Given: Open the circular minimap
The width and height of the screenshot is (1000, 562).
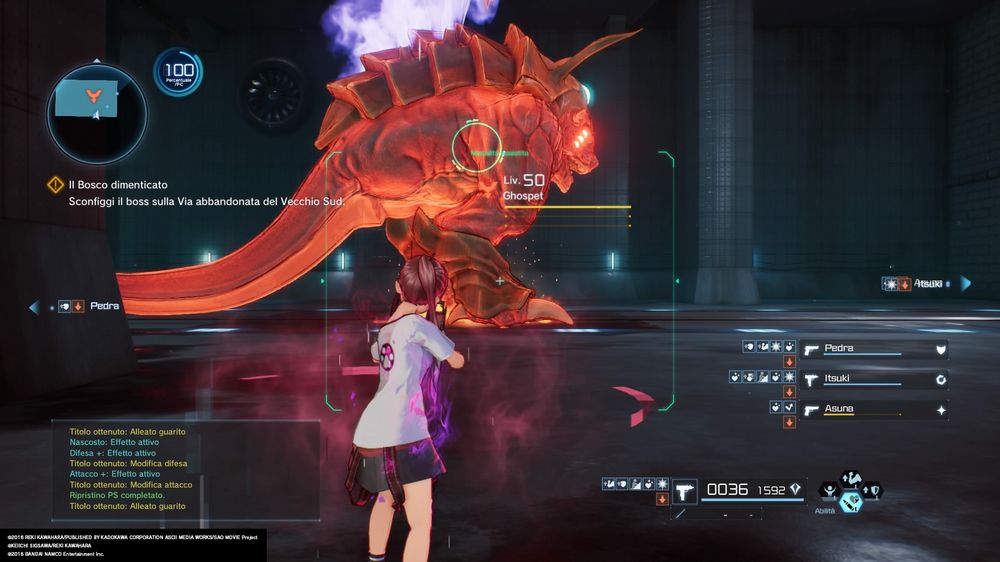Looking at the screenshot, I should 96,113.
